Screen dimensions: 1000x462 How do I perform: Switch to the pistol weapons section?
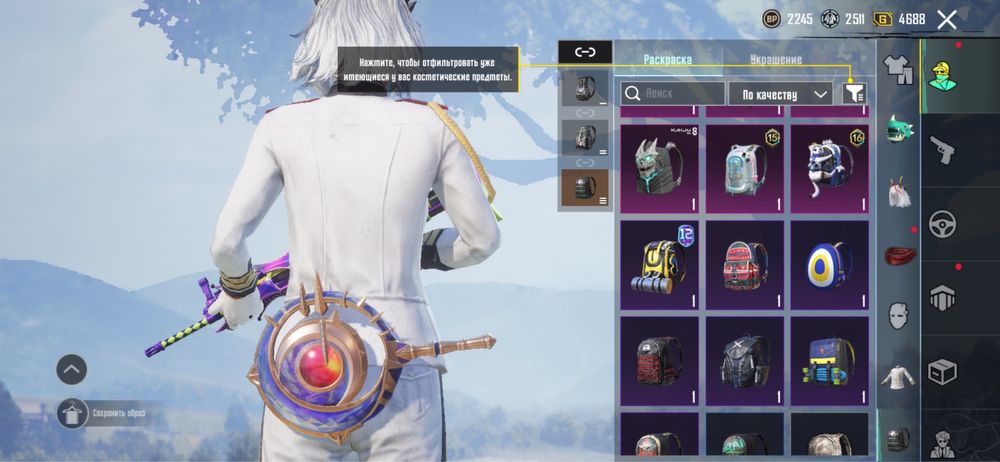pos(944,150)
